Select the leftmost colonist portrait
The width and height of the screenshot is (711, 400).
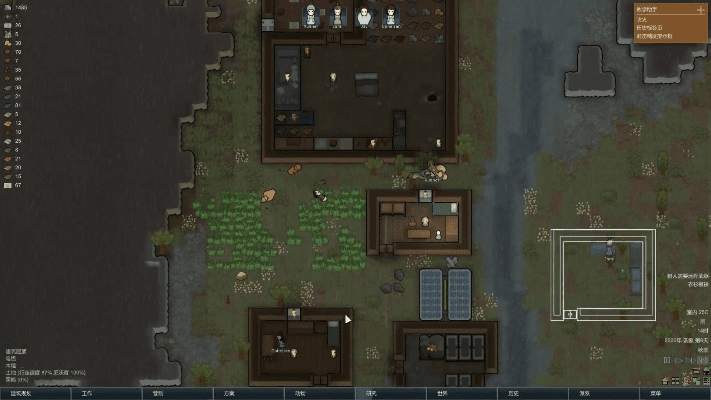(311, 14)
